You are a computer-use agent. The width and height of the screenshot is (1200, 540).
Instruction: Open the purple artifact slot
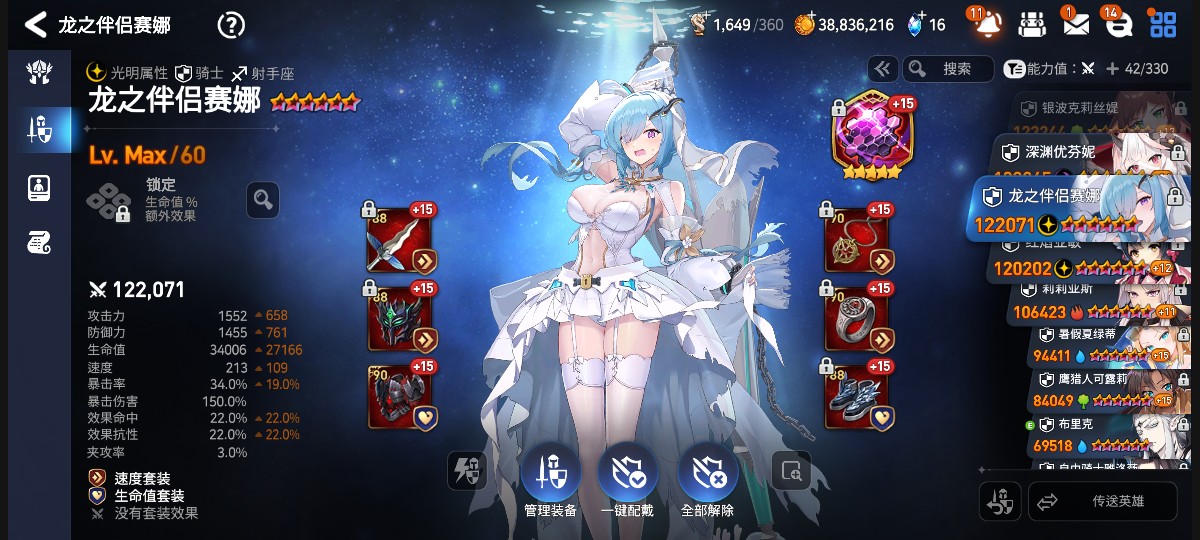[866, 136]
